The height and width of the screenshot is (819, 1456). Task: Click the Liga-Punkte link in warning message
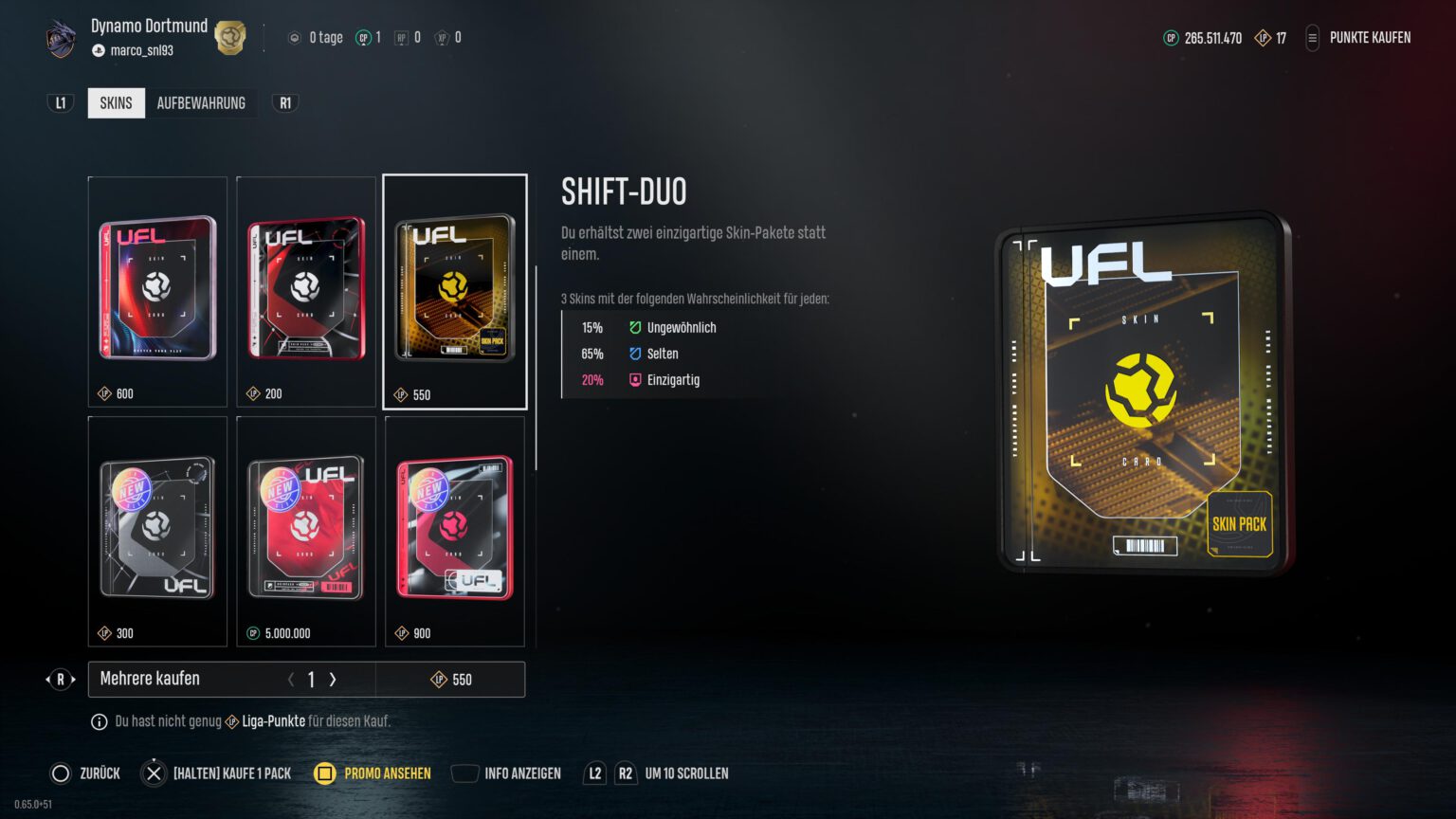click(273, 721)
